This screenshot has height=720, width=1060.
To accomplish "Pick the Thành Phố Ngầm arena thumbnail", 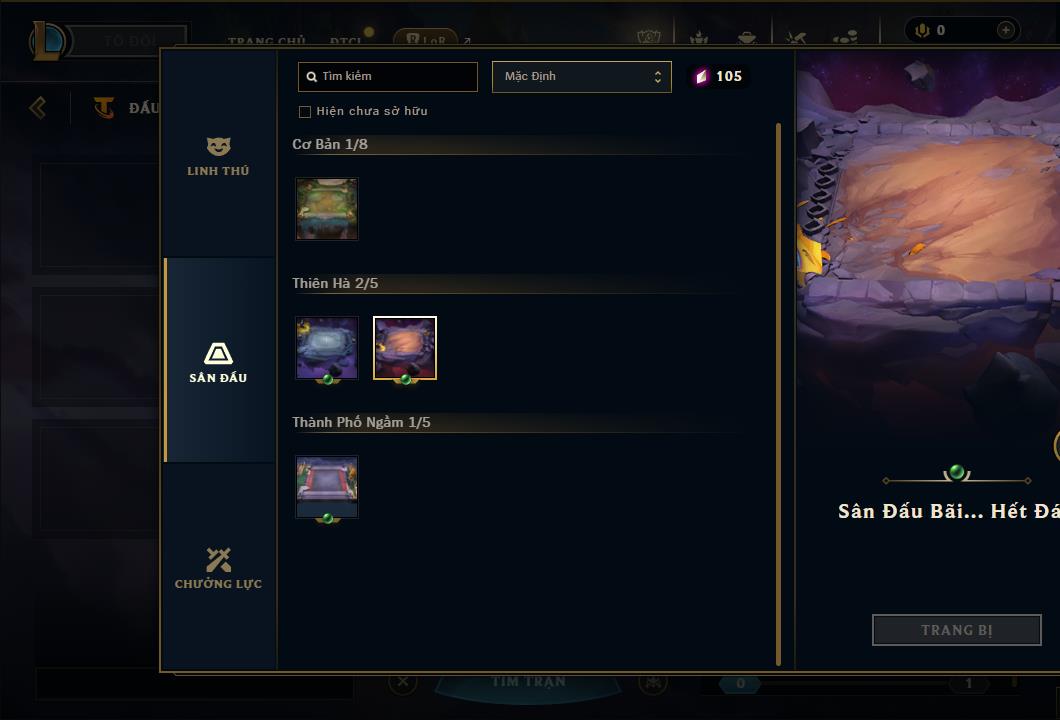I will pos(327,487).
